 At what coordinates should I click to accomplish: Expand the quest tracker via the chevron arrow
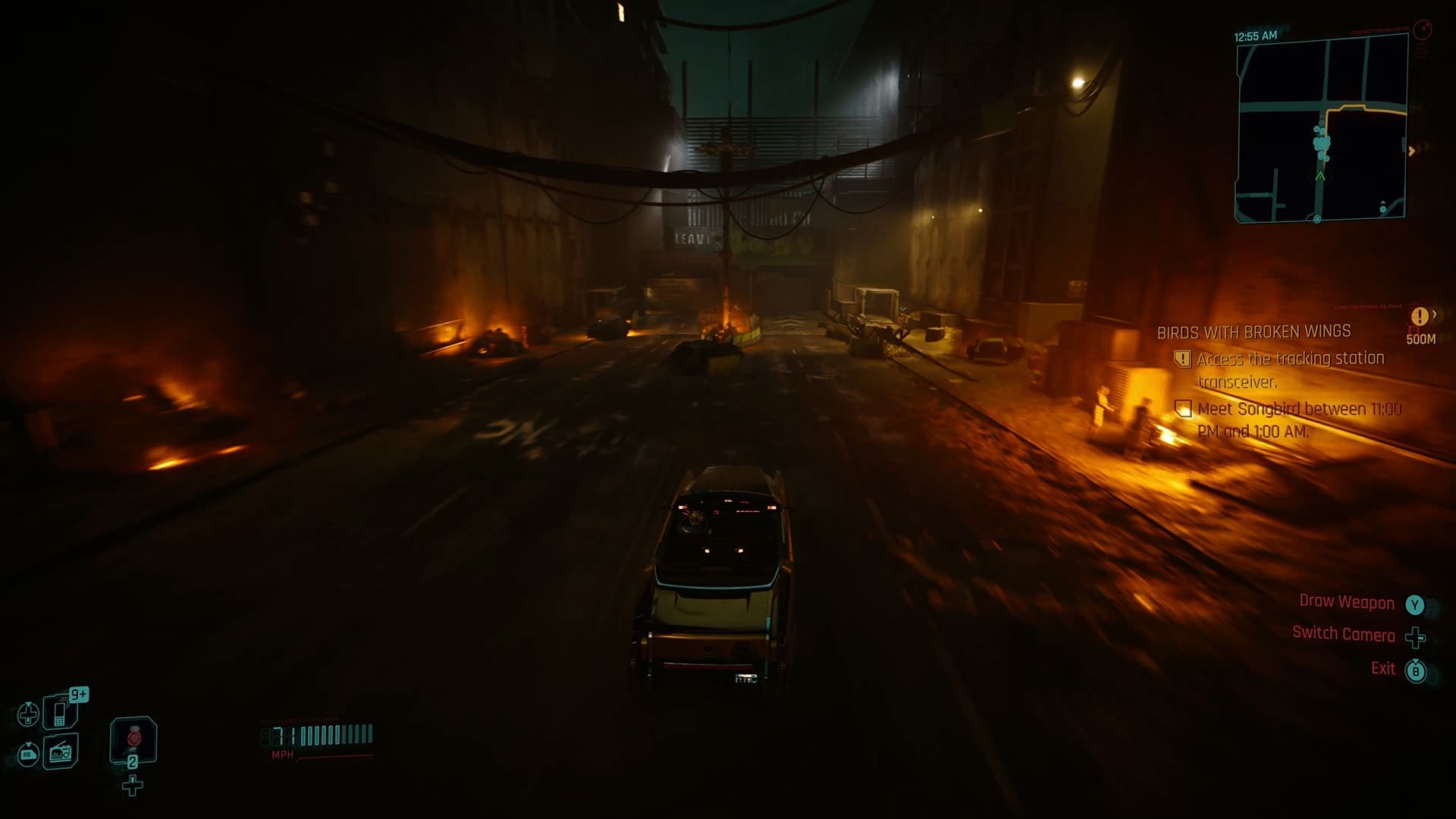(x=1436, y=313)
